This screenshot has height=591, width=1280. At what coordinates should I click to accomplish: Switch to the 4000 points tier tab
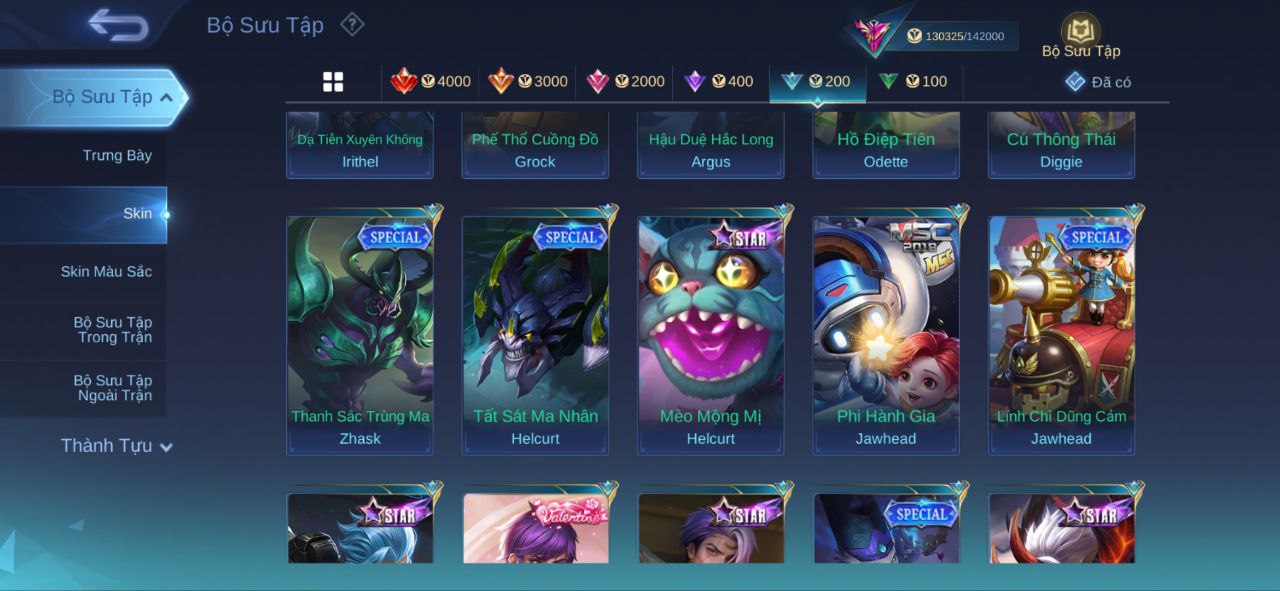[431, 81]
